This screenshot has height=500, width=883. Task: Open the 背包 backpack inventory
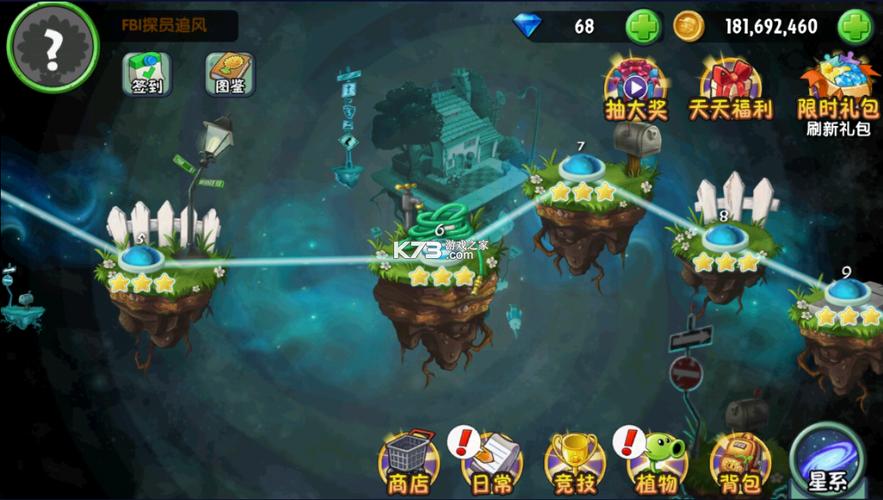(740, 462)
